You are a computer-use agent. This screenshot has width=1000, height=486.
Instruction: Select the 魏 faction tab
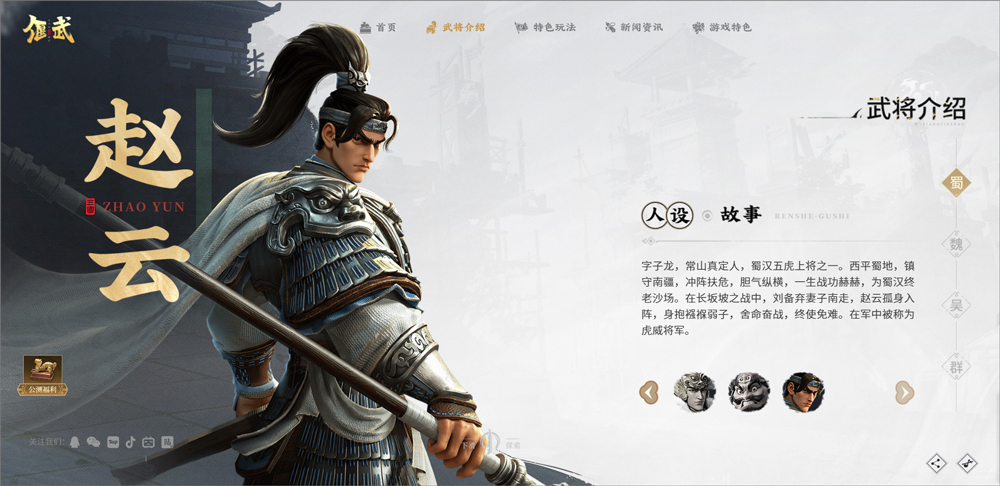957,243
